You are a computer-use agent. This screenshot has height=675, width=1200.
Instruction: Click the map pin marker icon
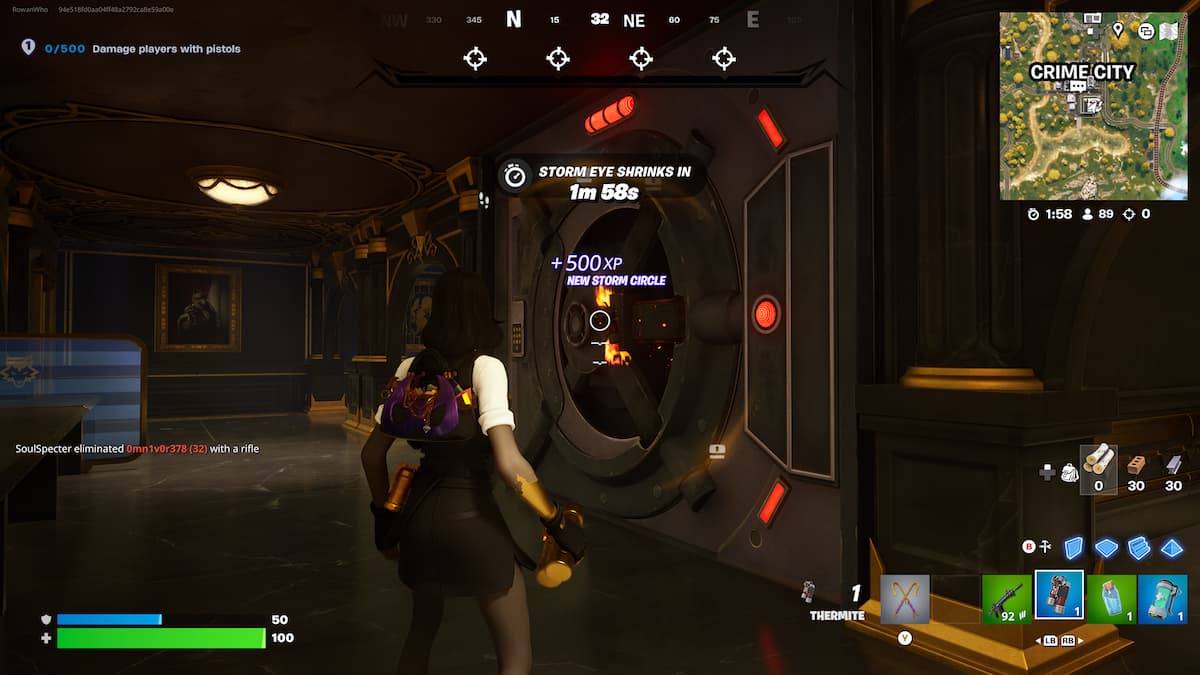1117,31
